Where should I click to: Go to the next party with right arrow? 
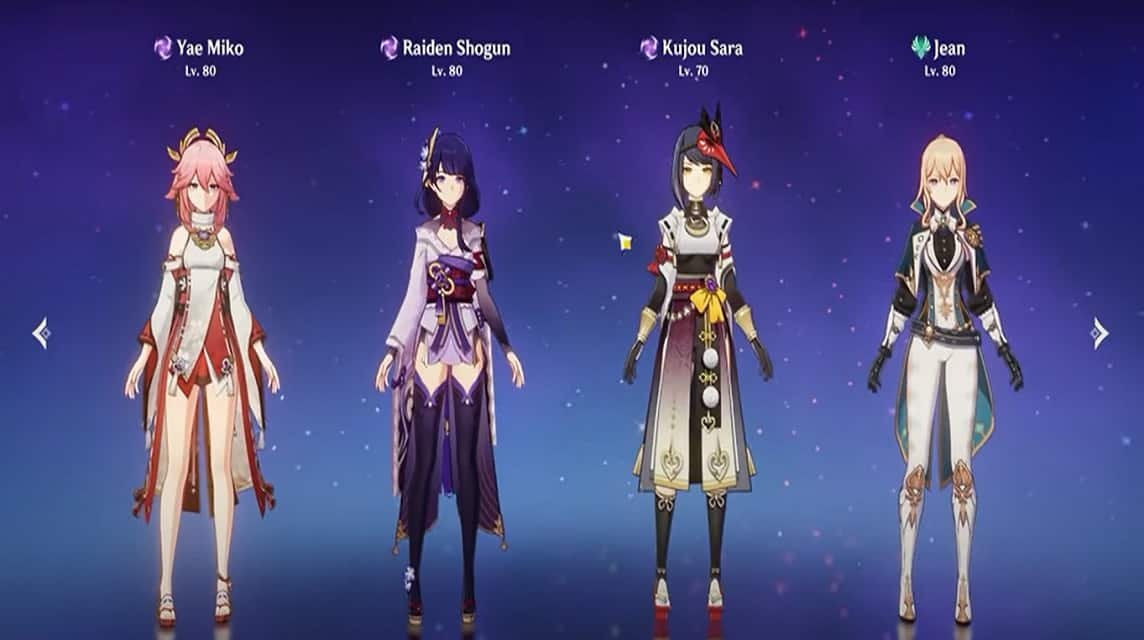click(x=1100, y=333)
